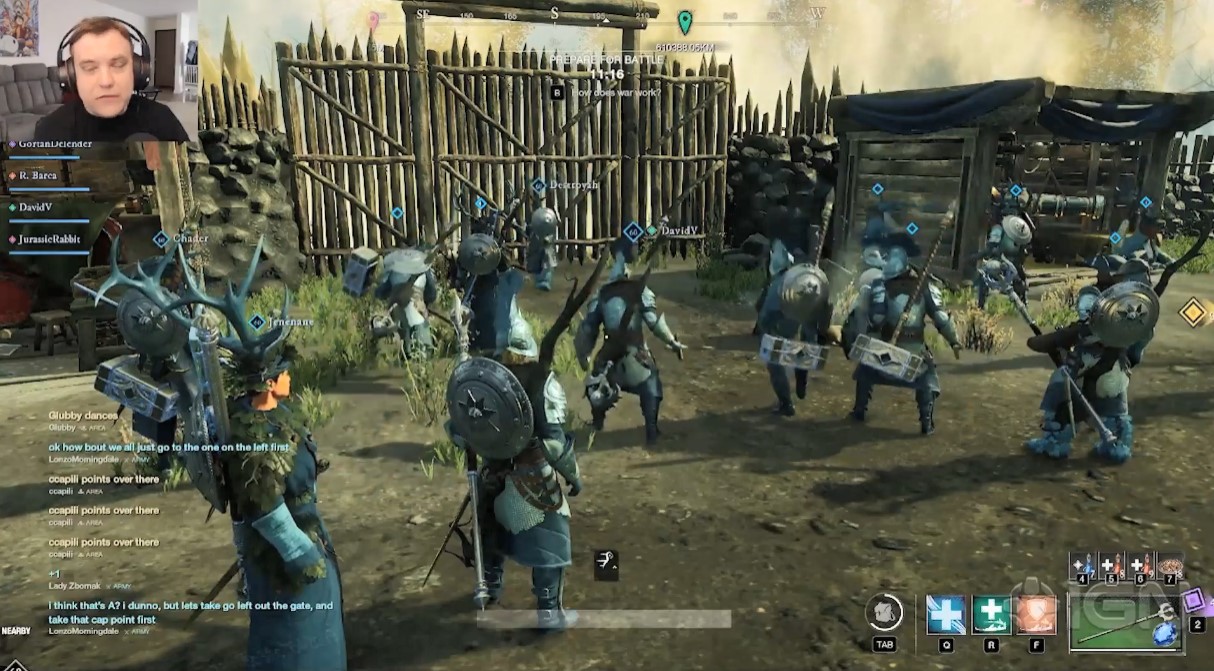This screenshot has width=1214, height=671.
Task: Select JurassicRabbit in the group list
Action: [x=48, y=239]
